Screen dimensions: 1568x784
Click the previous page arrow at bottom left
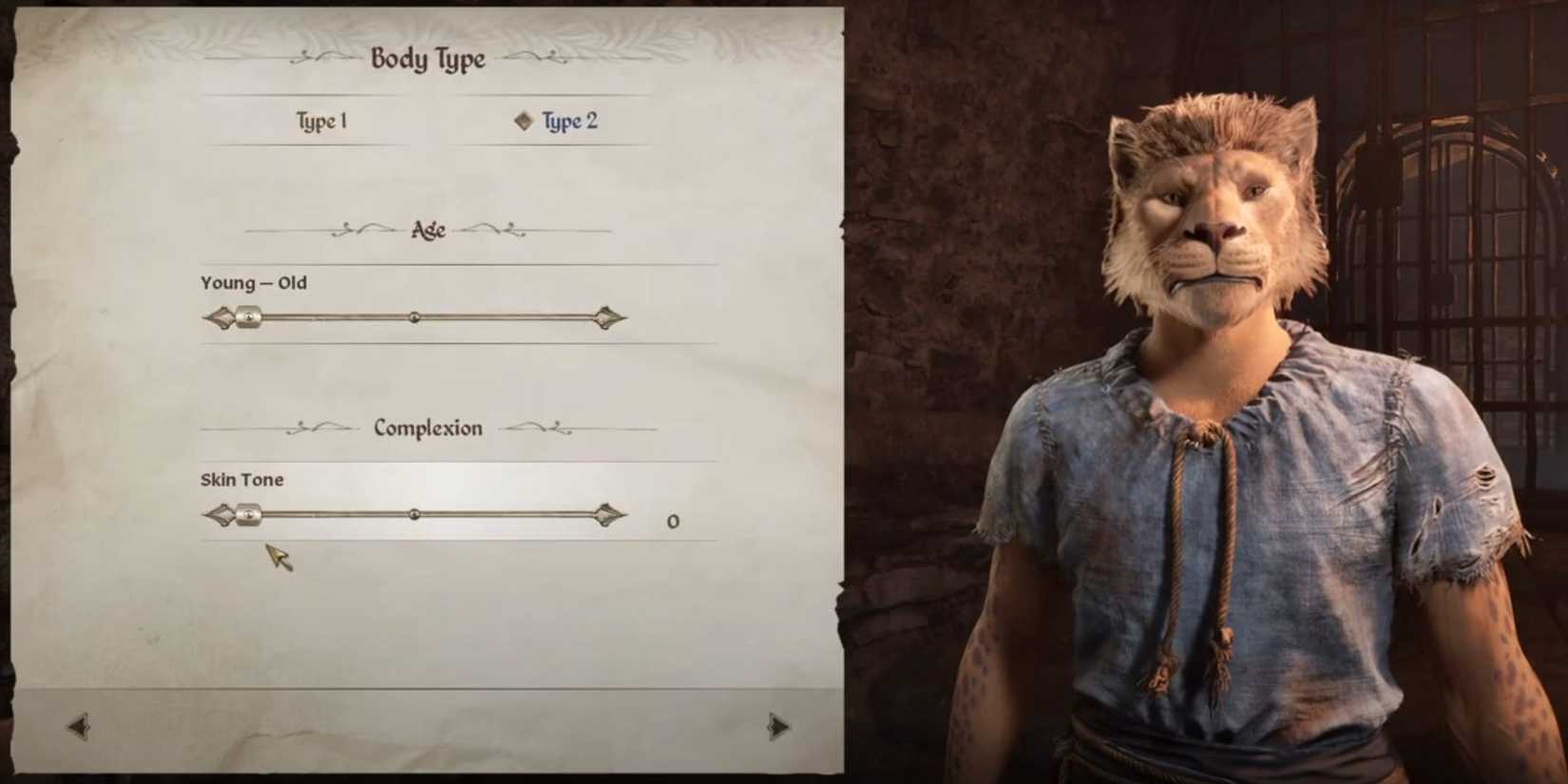[80, 726]
